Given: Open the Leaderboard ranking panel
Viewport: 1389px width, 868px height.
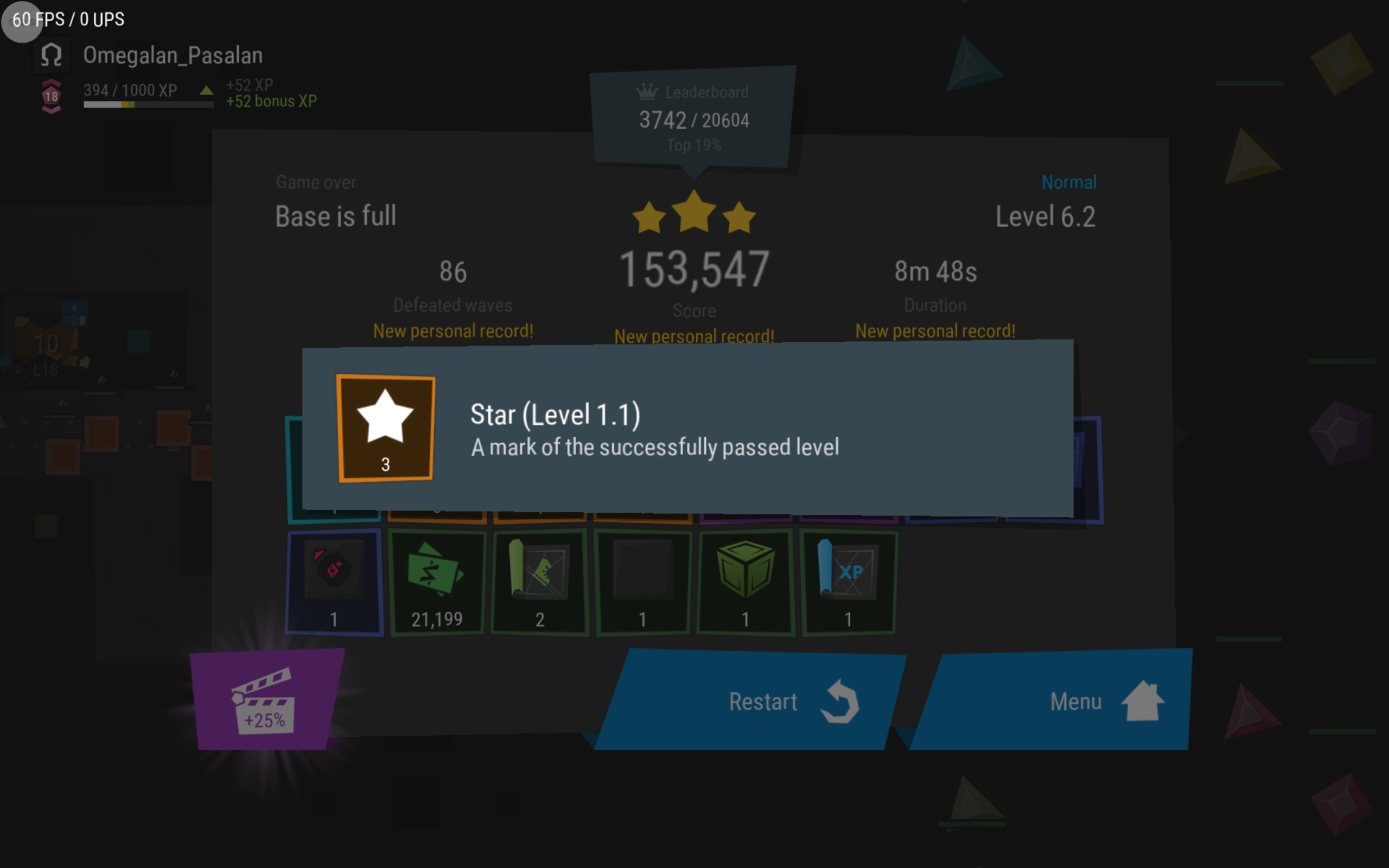Looking at the screenshot, I should (x=693, y=118).
